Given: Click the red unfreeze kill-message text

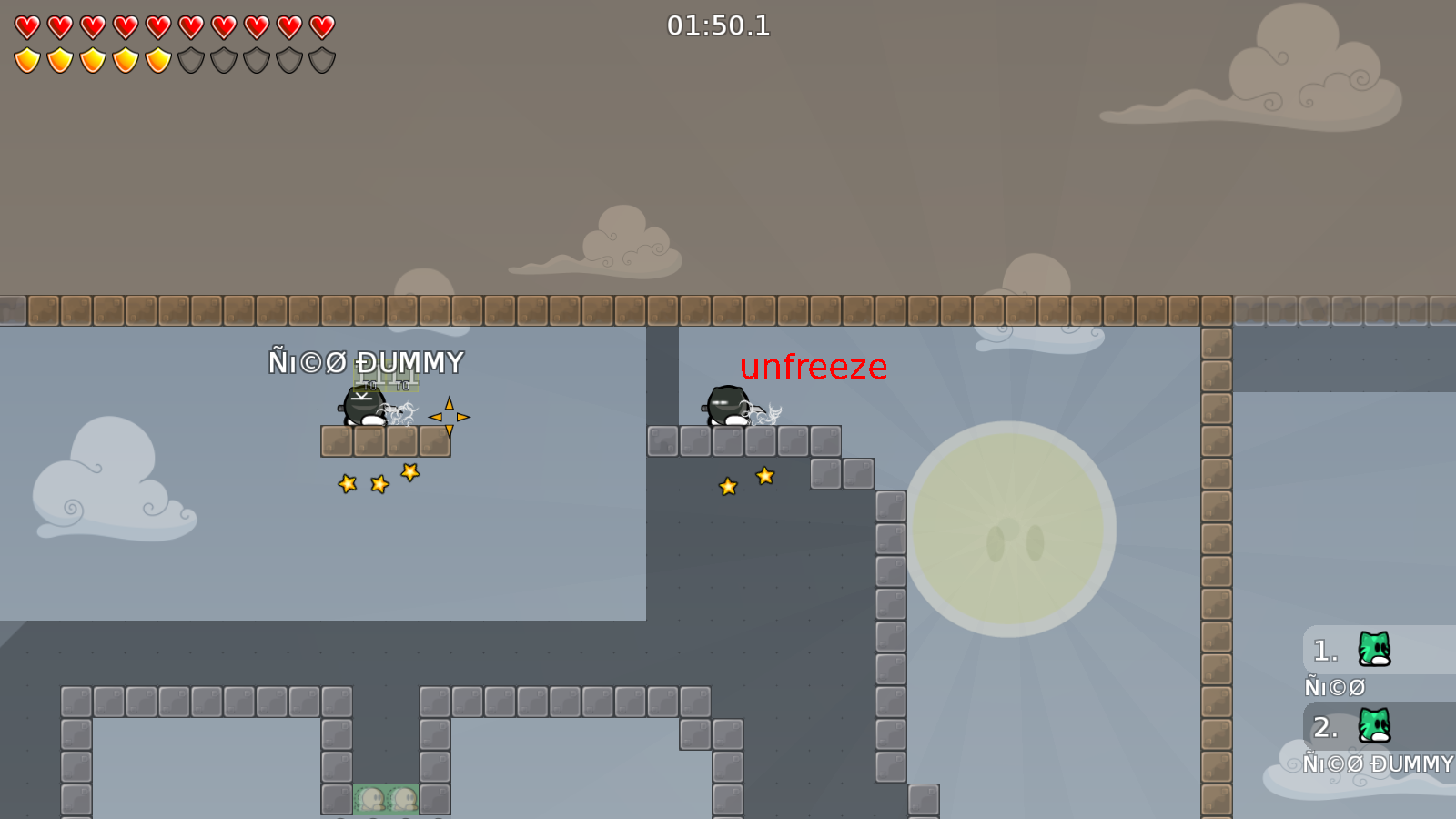Looking at the screenshot, I should coord(813,368).
